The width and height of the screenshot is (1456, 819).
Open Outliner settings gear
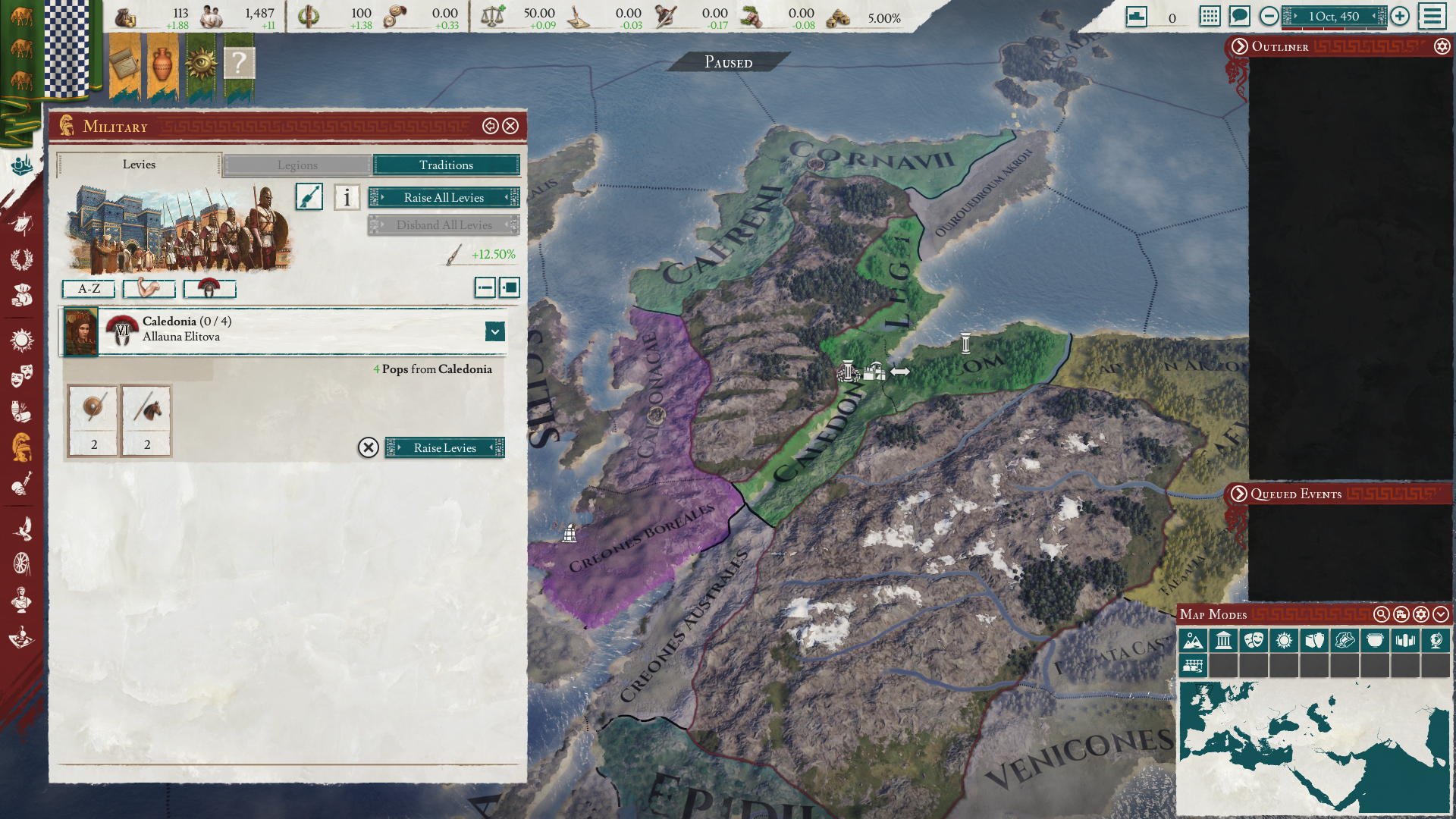[x=1442, y=46]
